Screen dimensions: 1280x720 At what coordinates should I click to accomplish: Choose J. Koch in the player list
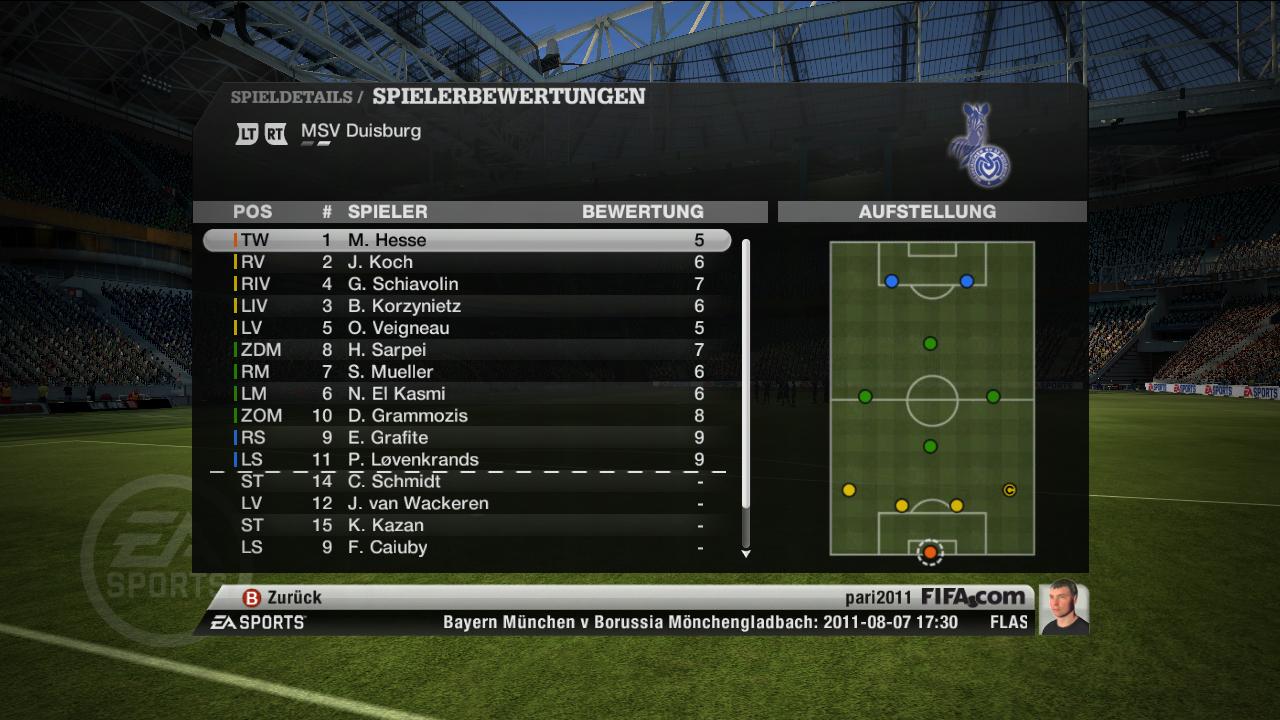click(467, 262)
